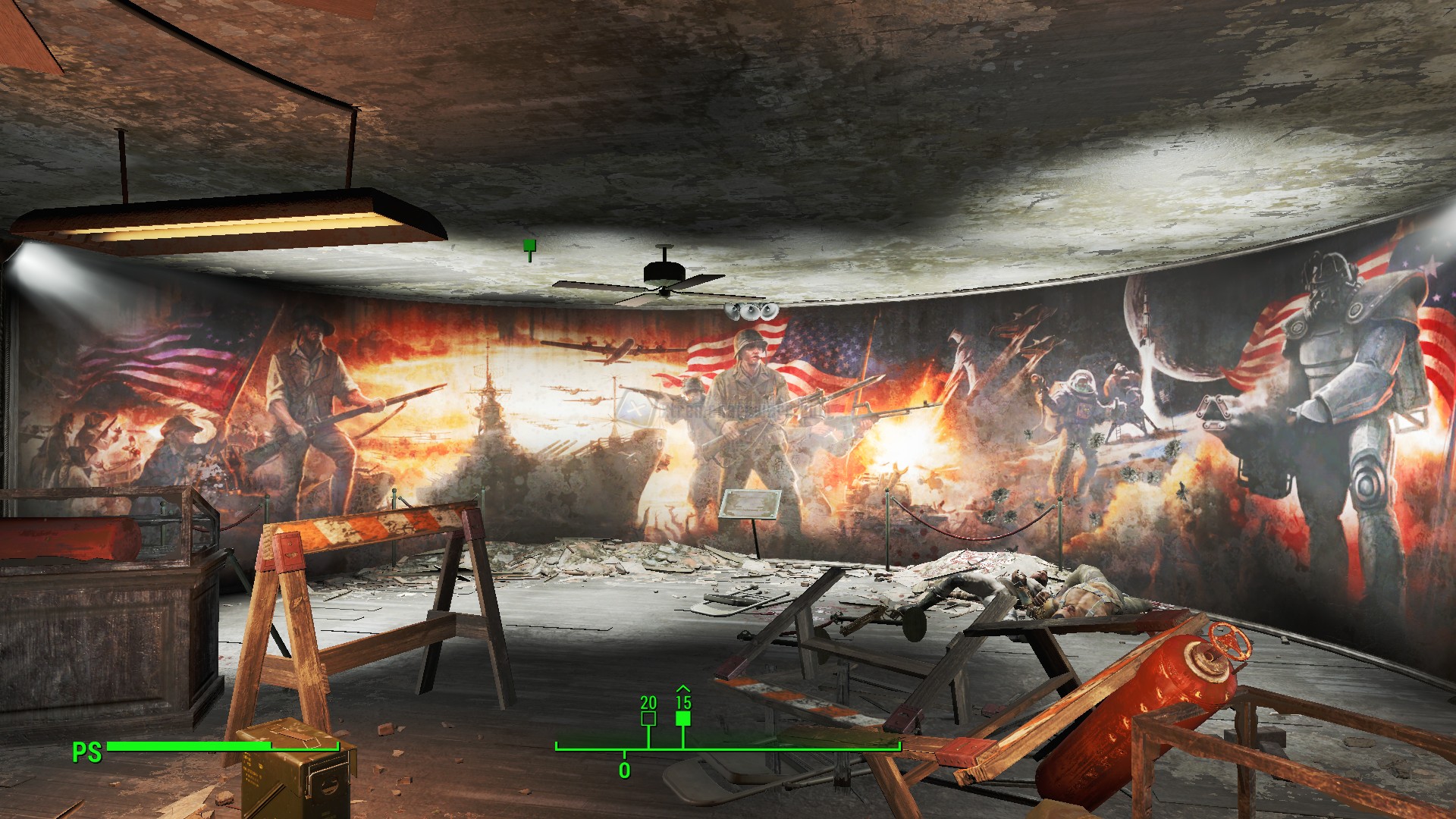Click the quest marker on the ceiling
The width and height of the screenshot is (1456, 819).
click(x=528, y=245)
